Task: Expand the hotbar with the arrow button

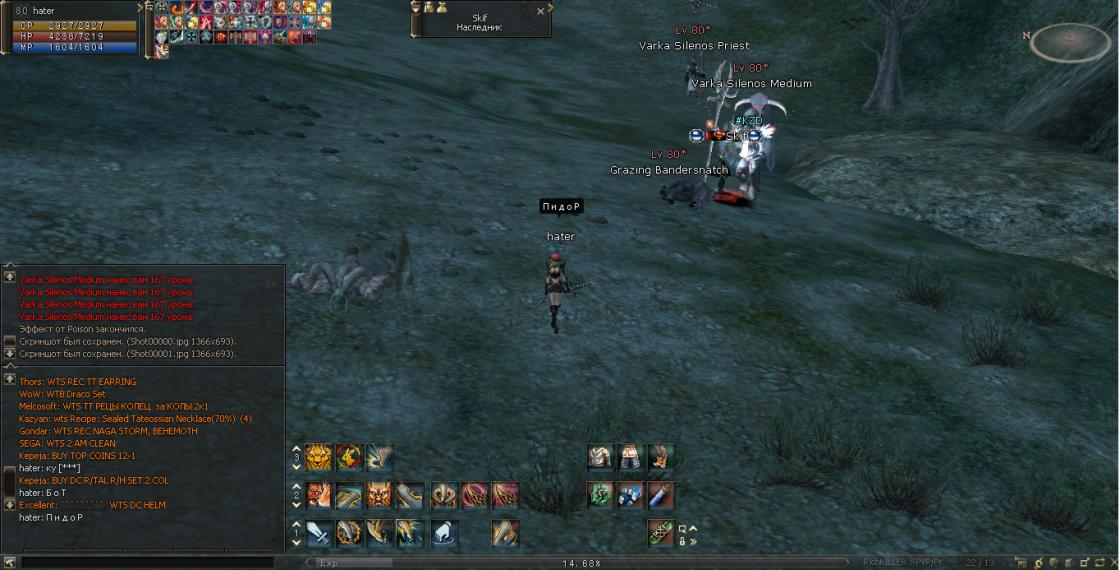Action: click(x=692, y=529)
